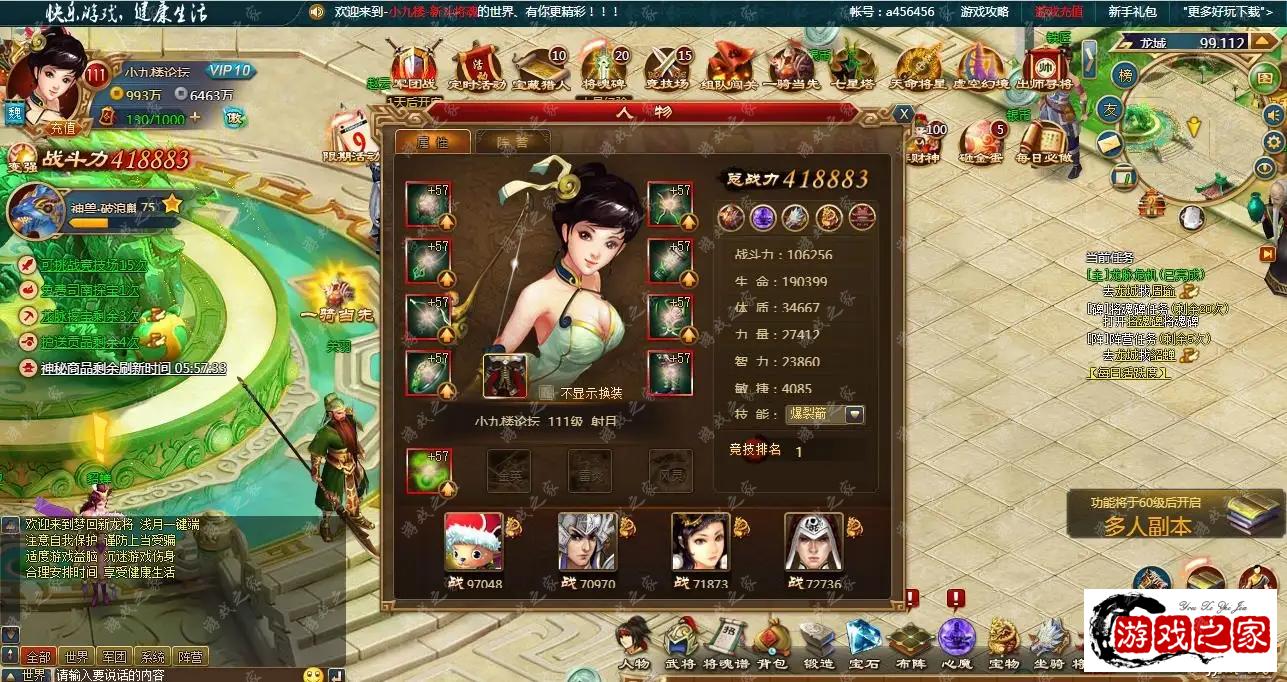Open 竞技场 arena from top bar
The image size is (1287, 682).
[x=667, y=68]
